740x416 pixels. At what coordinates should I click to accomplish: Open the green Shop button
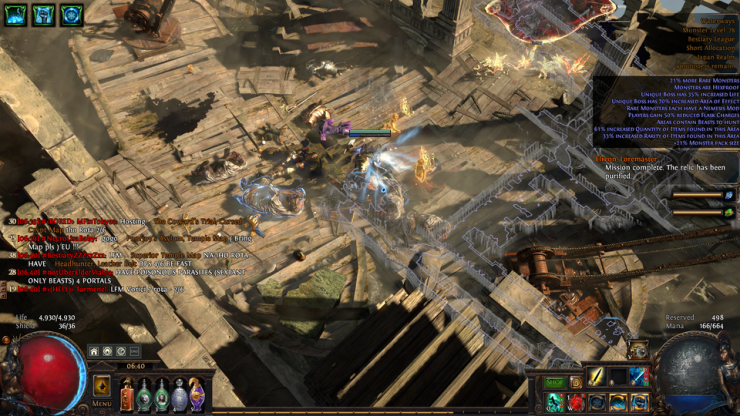(x=554, y=383)
